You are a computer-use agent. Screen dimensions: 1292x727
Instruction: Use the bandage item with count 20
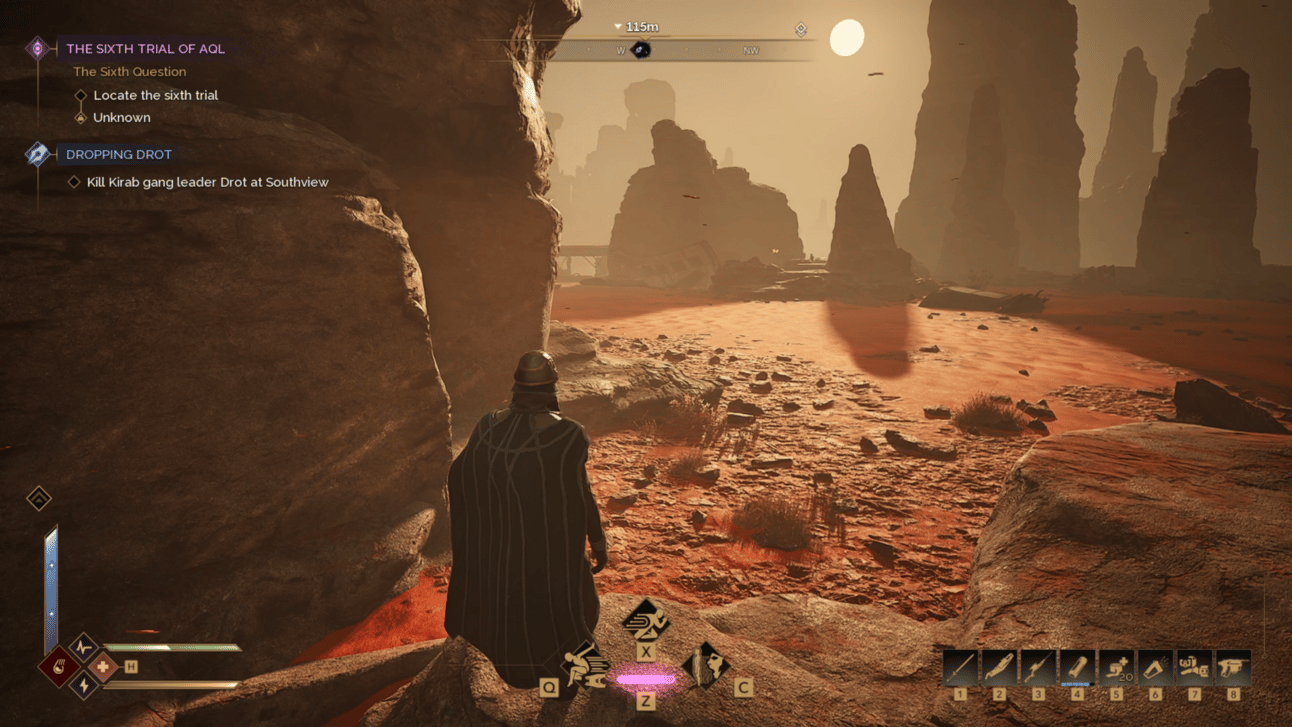point(1116,667)
